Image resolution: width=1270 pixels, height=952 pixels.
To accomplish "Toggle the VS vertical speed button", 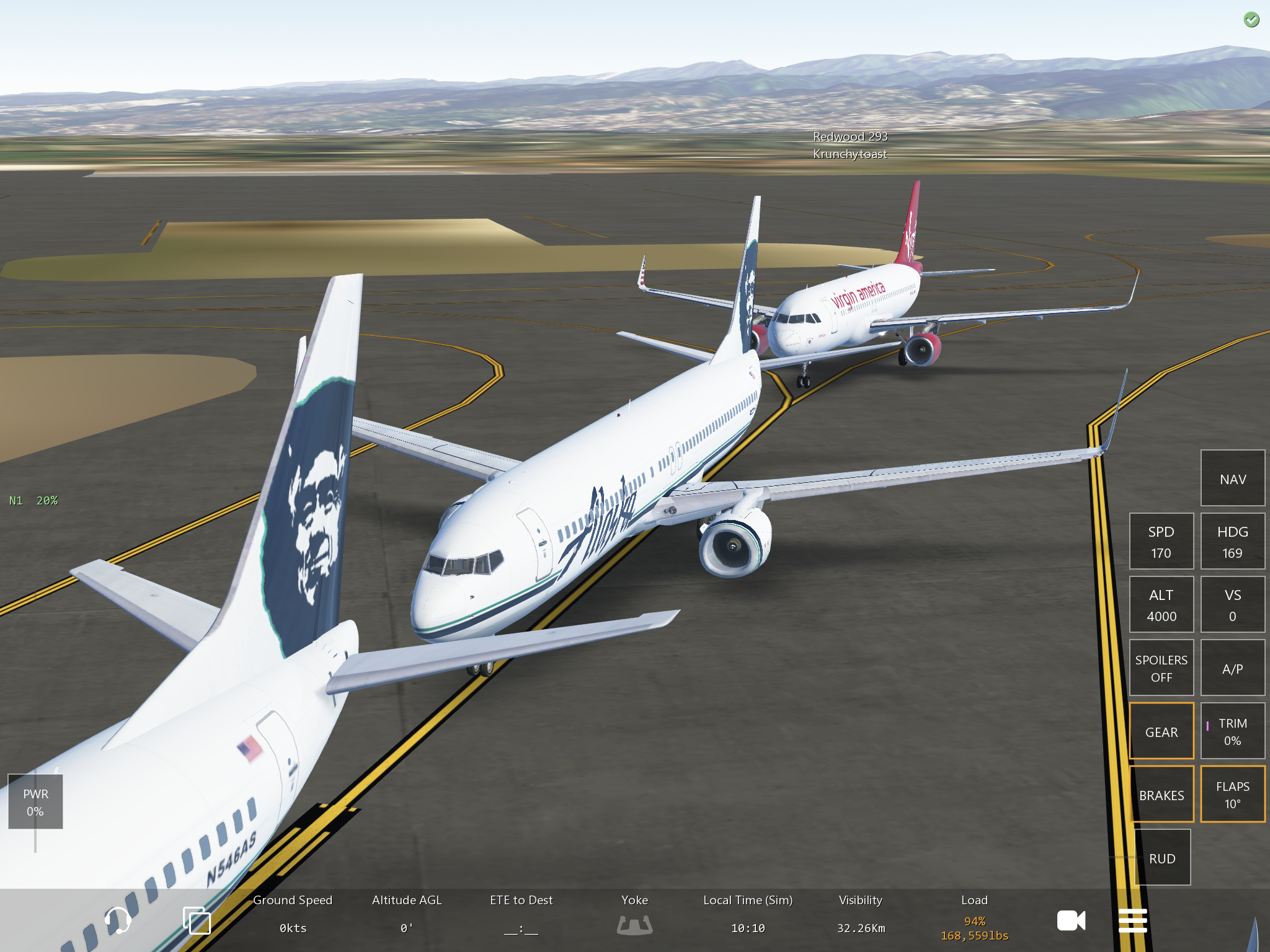I will 1232,605.
